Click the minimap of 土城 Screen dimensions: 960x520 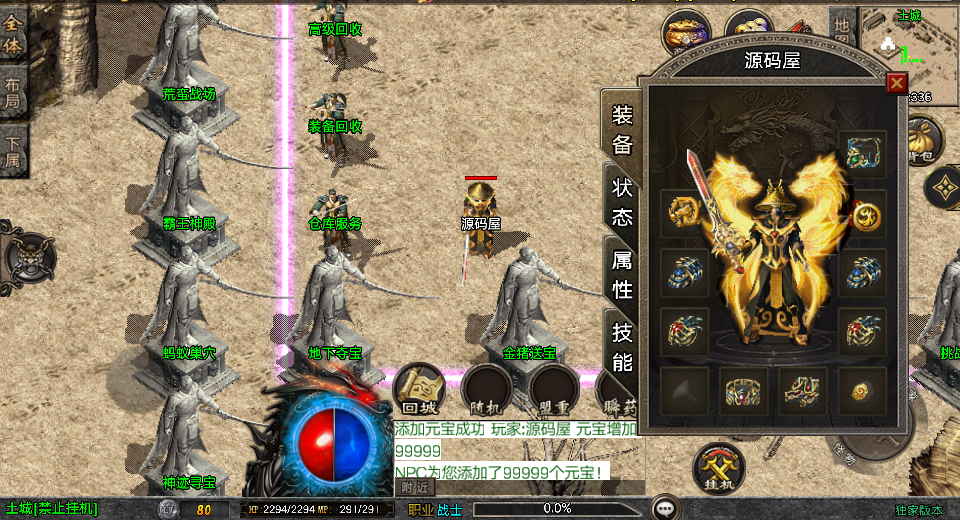tap(910, 45)
